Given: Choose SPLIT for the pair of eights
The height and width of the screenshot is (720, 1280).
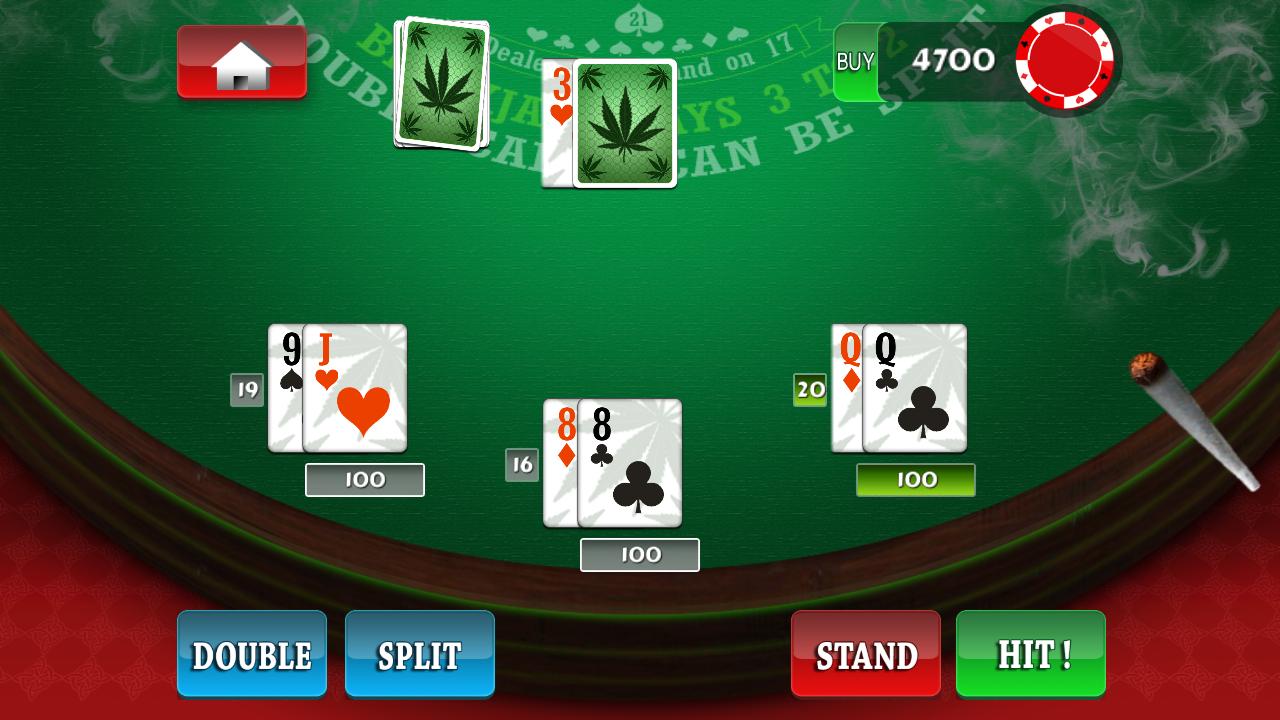Looking at the screenshot, I should tap(419, 655).
